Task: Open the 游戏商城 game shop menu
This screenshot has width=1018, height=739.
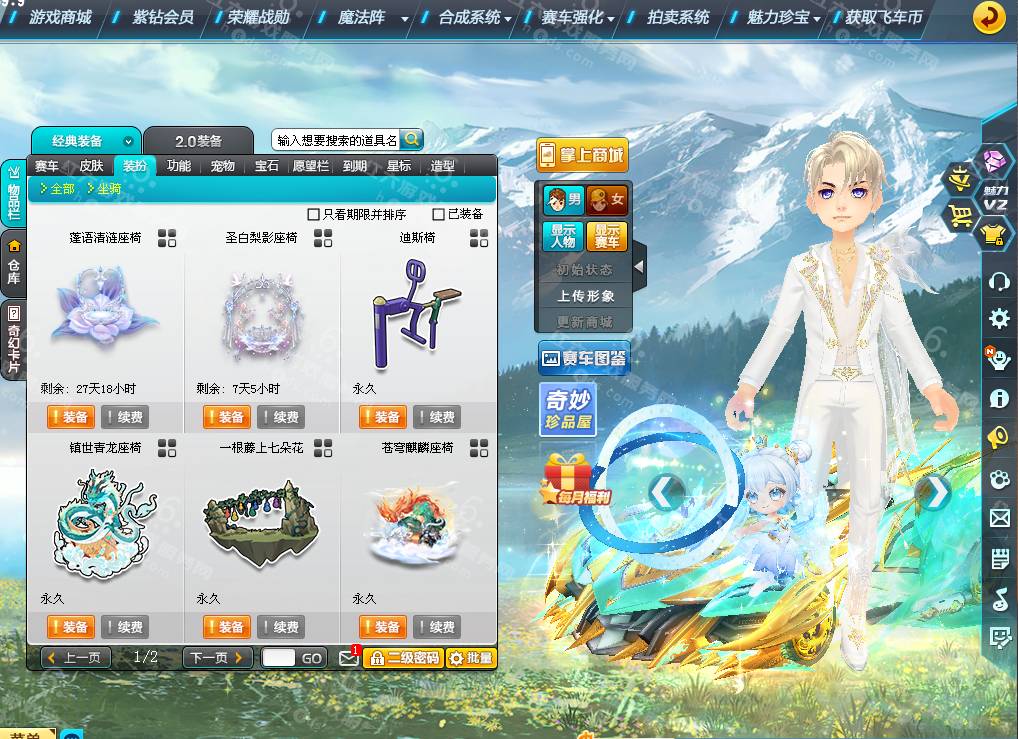Action: click(60, 17)
